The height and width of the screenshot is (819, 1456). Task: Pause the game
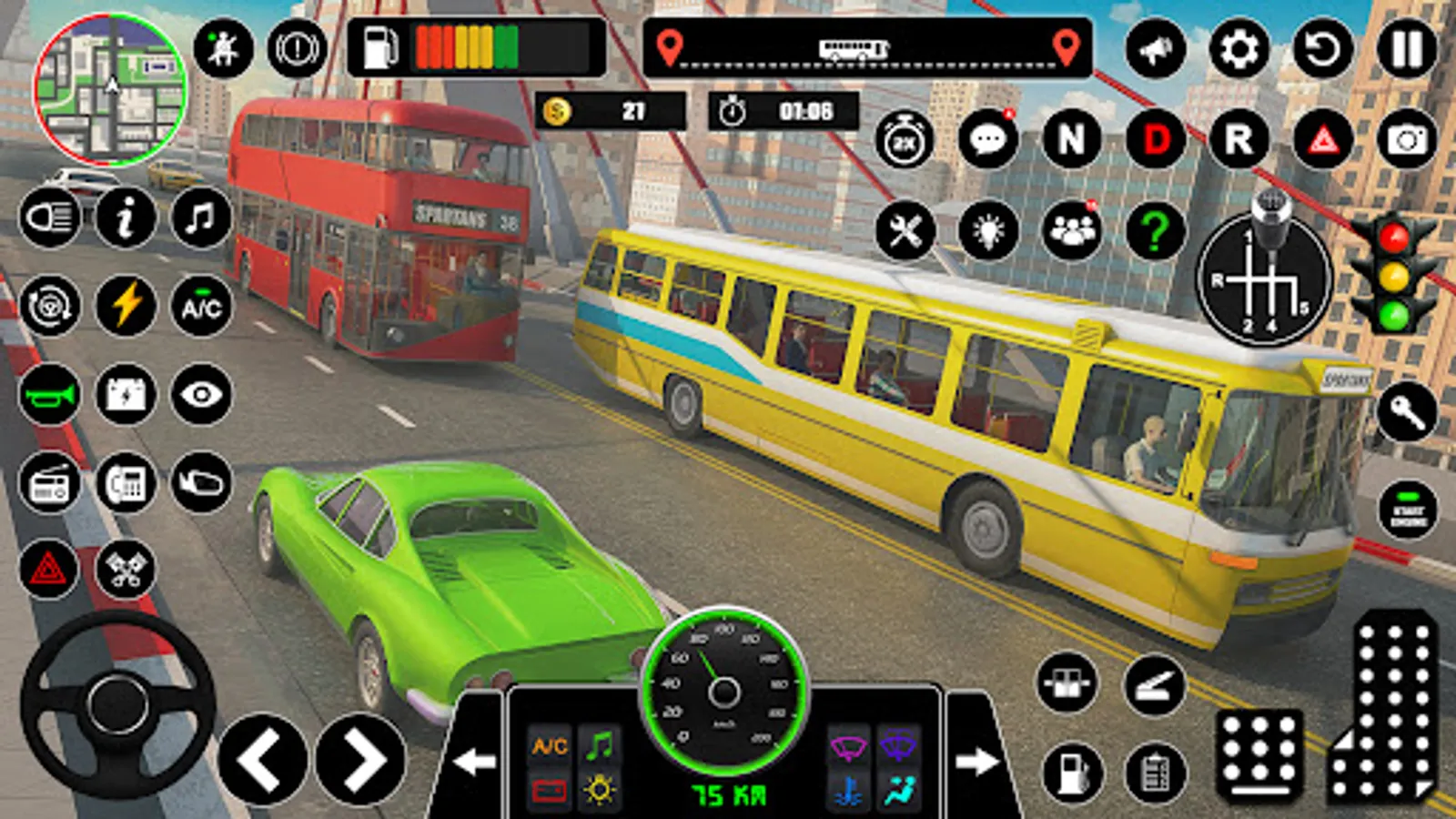pos(1405,50)
